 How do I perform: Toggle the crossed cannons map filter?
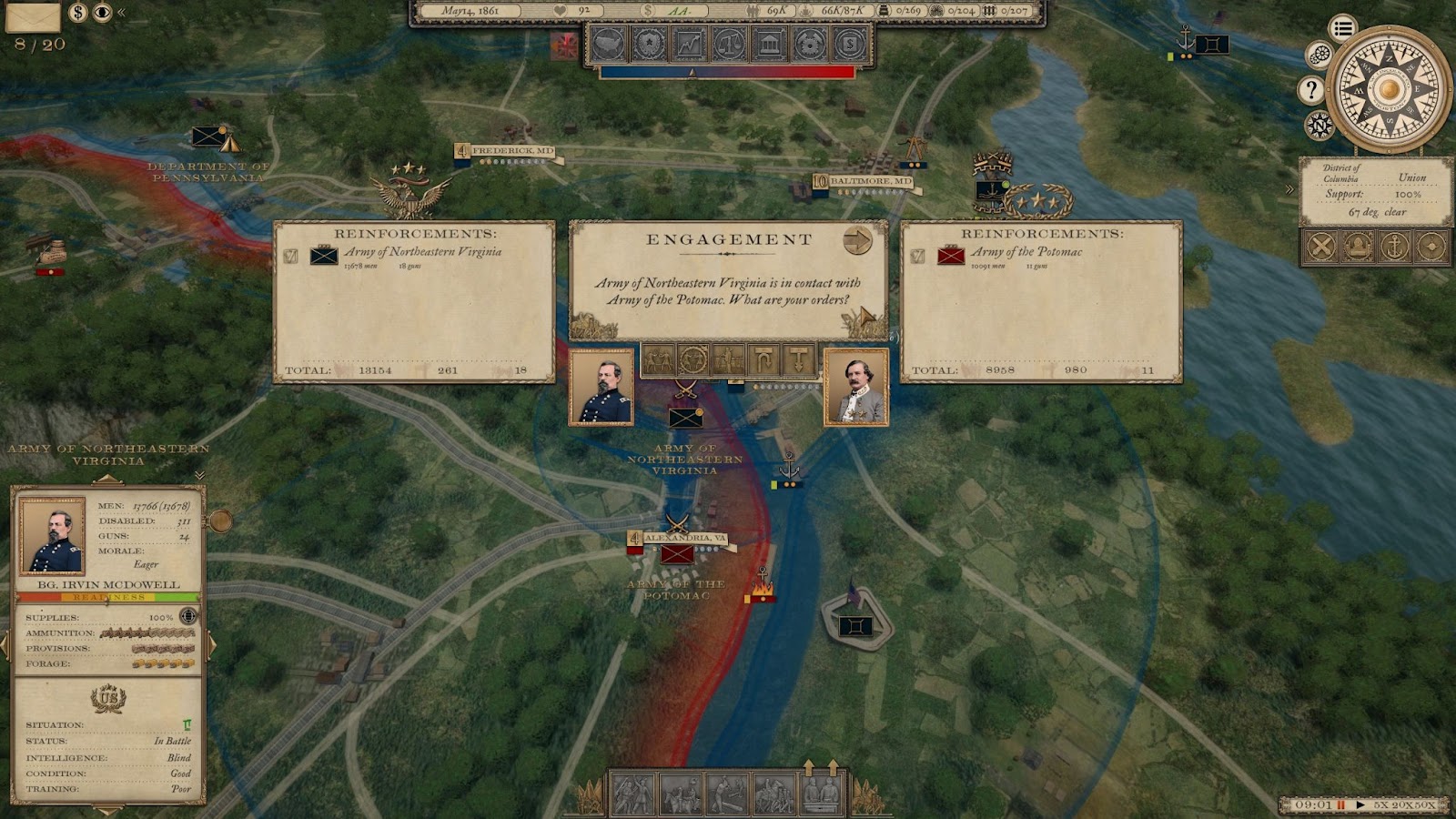[x=1321, y=247]
